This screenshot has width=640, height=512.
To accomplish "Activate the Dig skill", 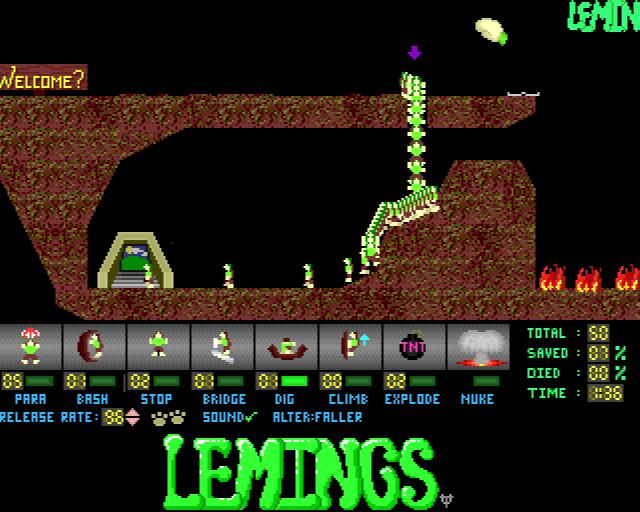I will [286, 347].
